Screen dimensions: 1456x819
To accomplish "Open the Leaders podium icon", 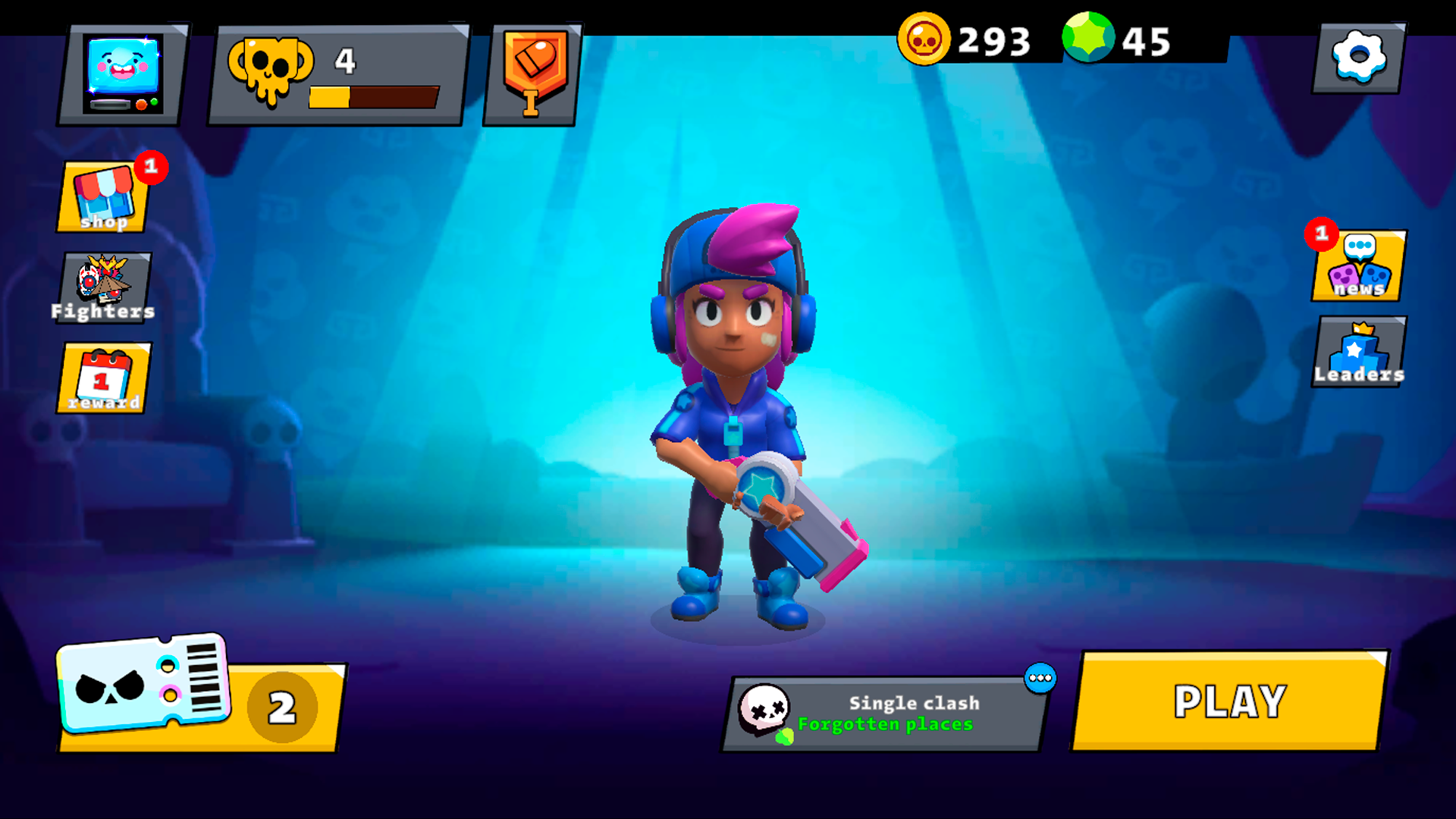I will (1358, 350).
